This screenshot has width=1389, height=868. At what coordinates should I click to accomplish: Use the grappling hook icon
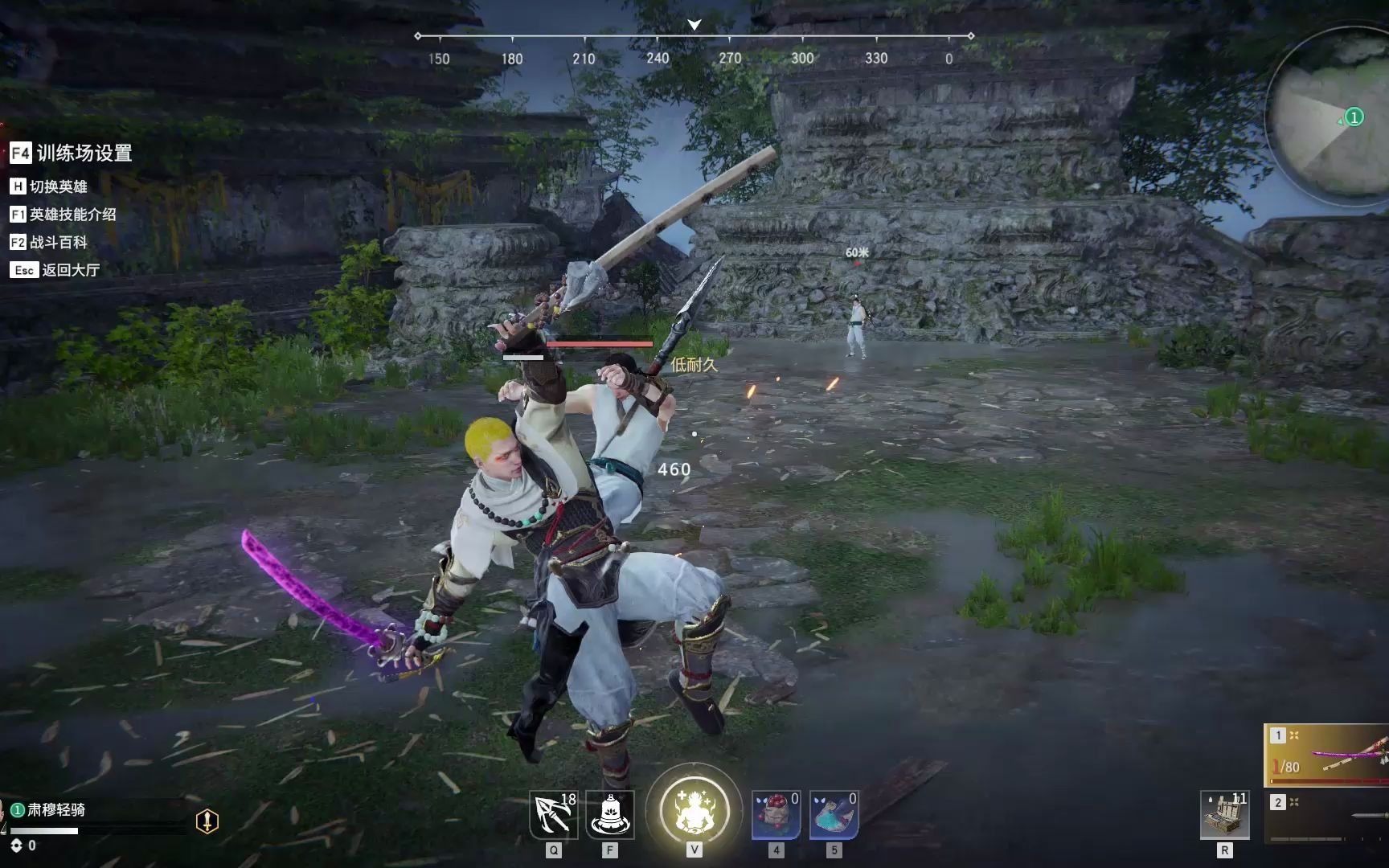(x=553, y=815)
